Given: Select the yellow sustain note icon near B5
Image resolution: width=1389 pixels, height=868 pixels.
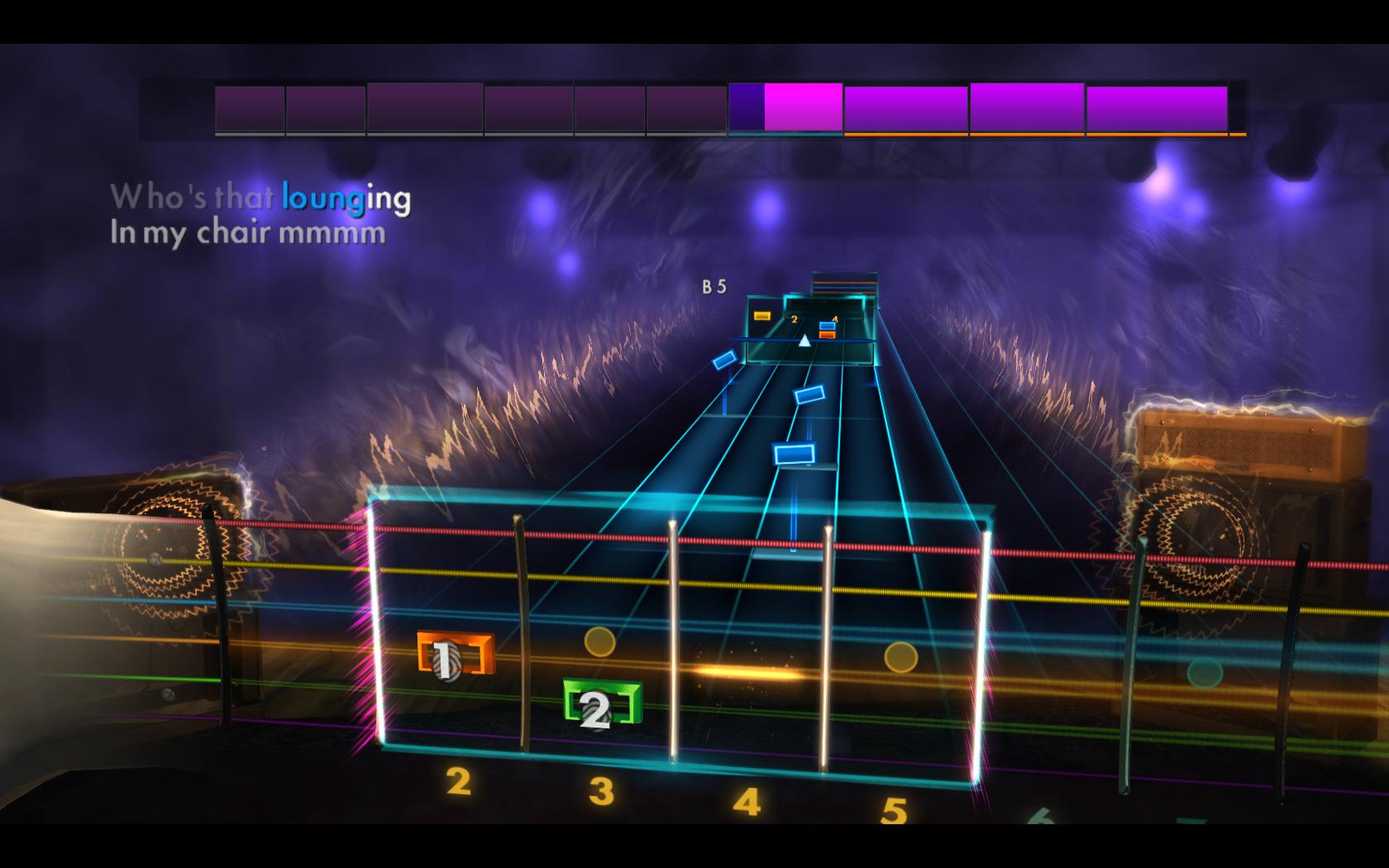Looking at the screenshot, I should [x=762, y=314].
